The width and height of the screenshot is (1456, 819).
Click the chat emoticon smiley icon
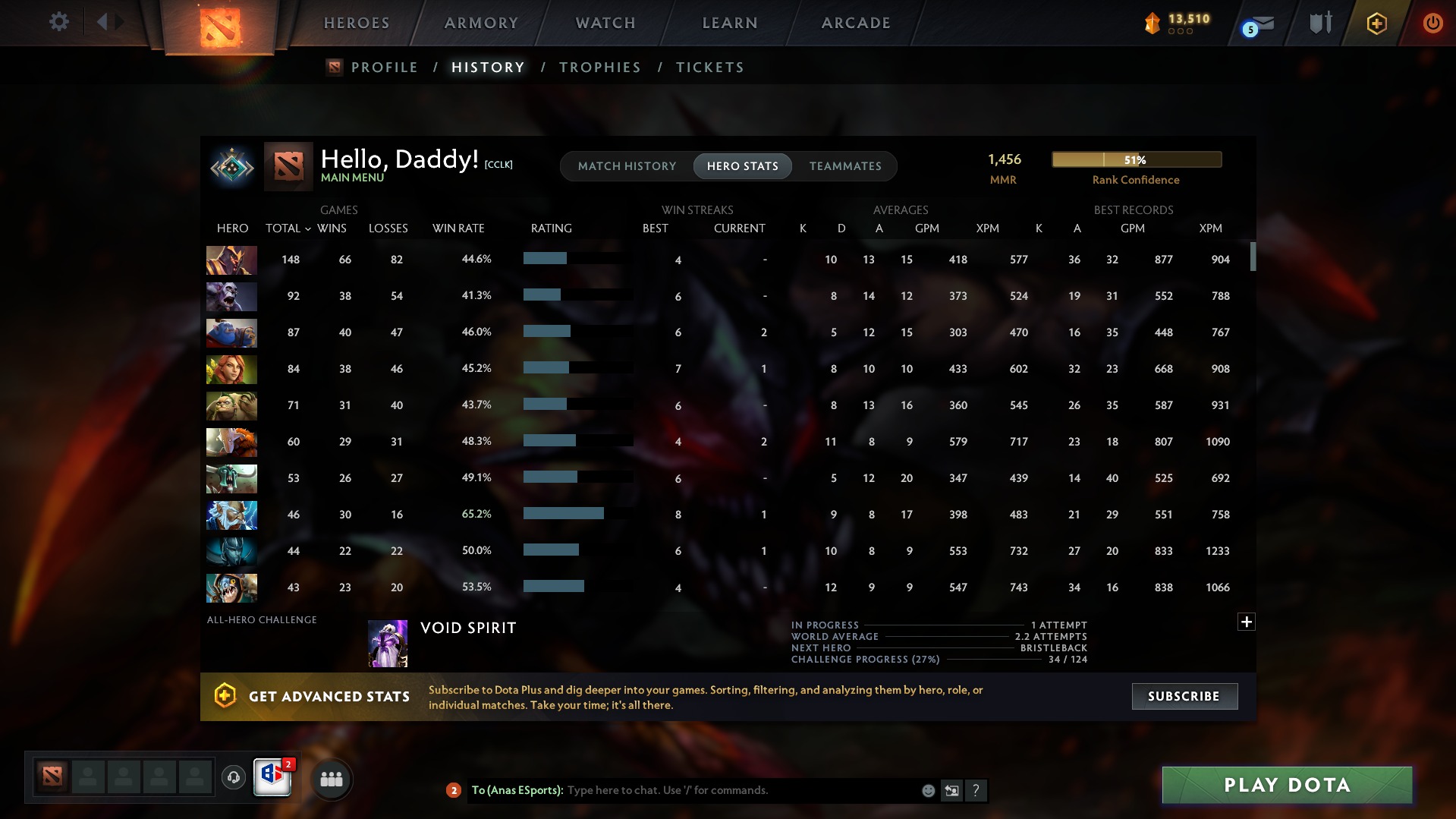tap(927, 790)
